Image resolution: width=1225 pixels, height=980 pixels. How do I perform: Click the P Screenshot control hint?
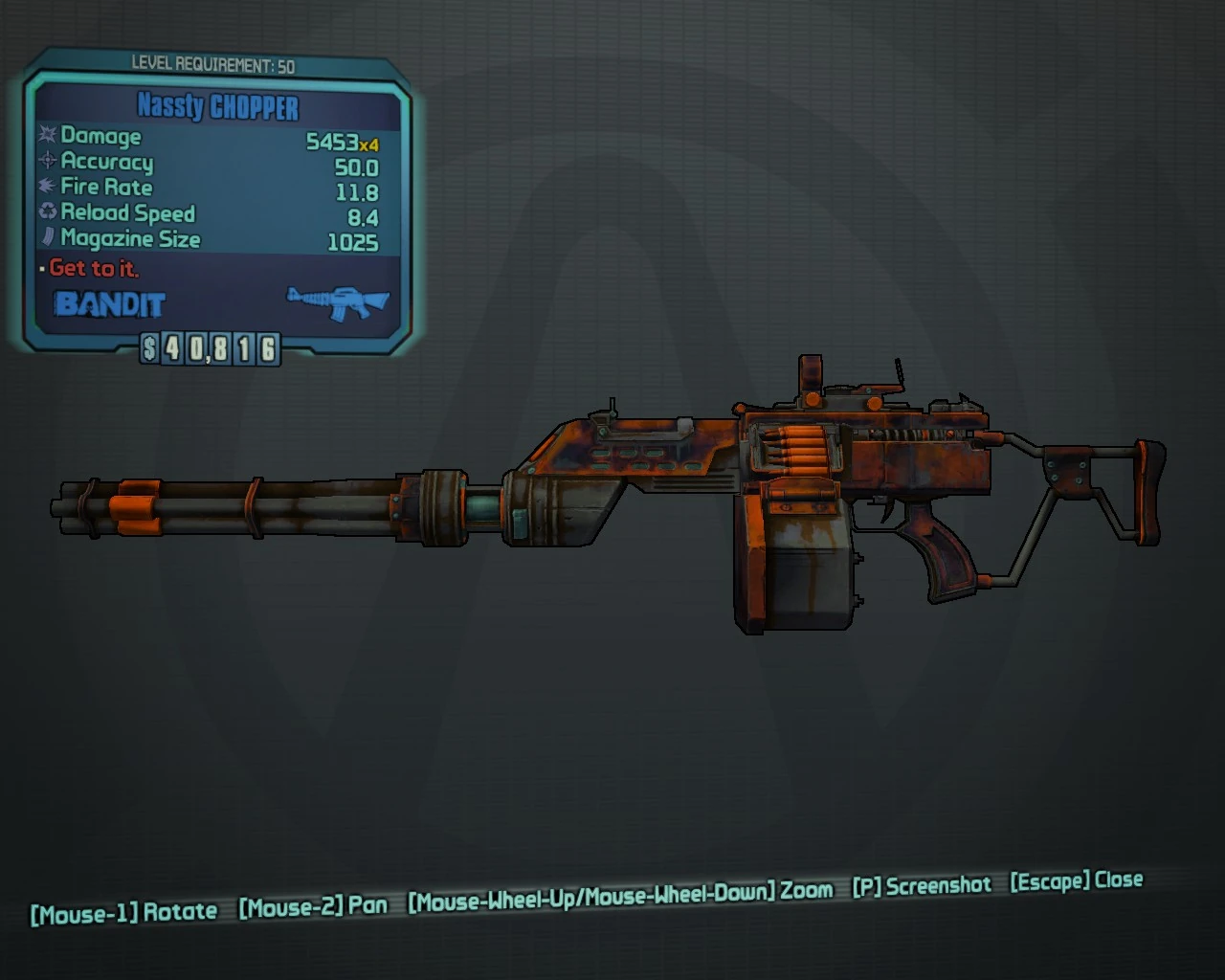(x=922, y=885)
